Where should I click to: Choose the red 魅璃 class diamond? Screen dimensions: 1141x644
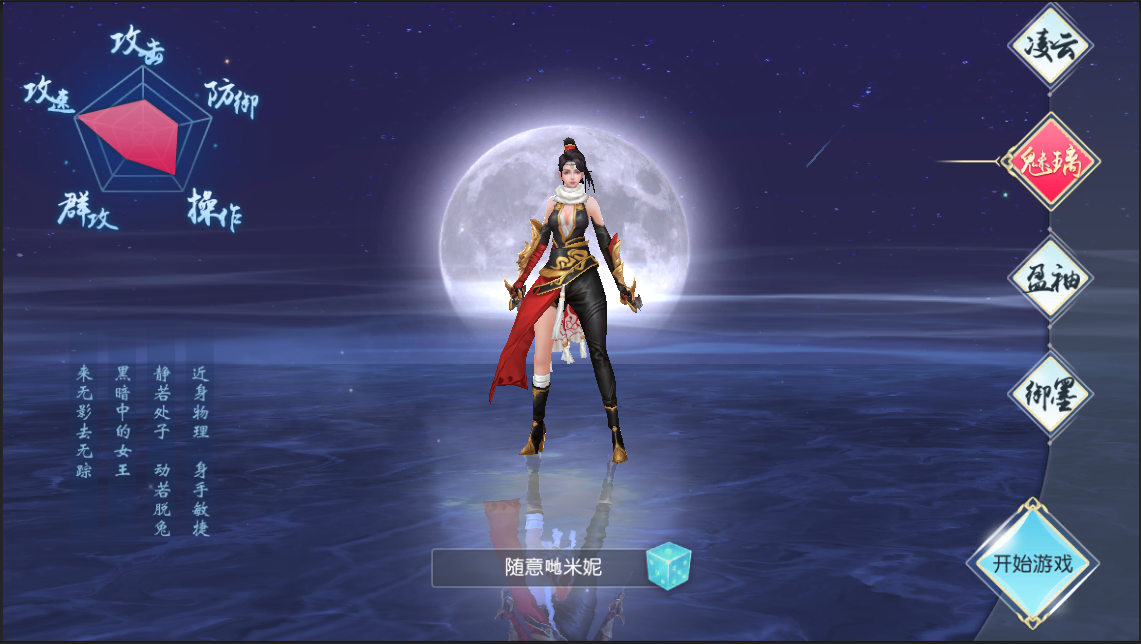tap(1049, 161)
